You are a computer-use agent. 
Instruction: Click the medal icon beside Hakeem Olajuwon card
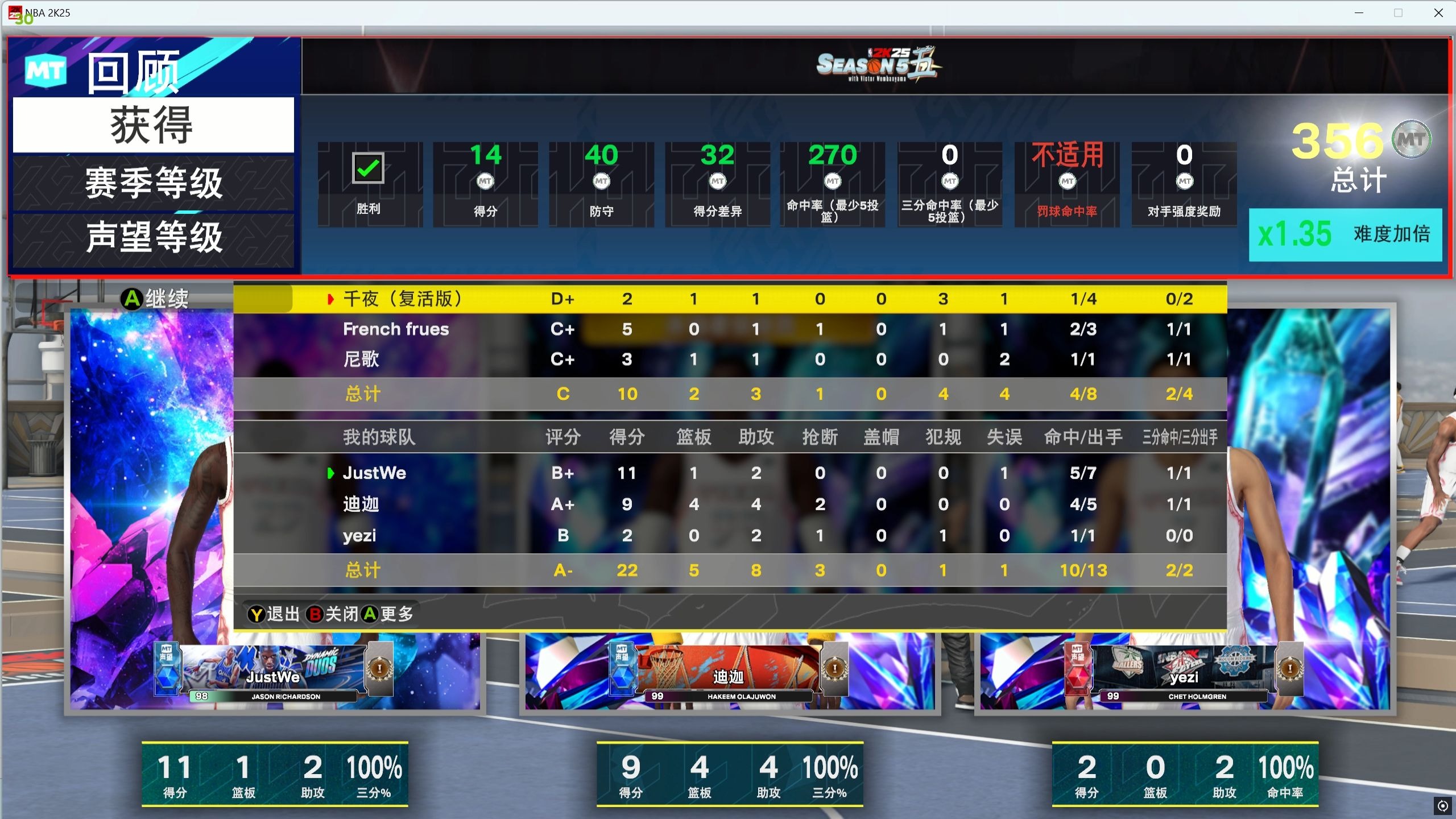[x=834, y=669]
